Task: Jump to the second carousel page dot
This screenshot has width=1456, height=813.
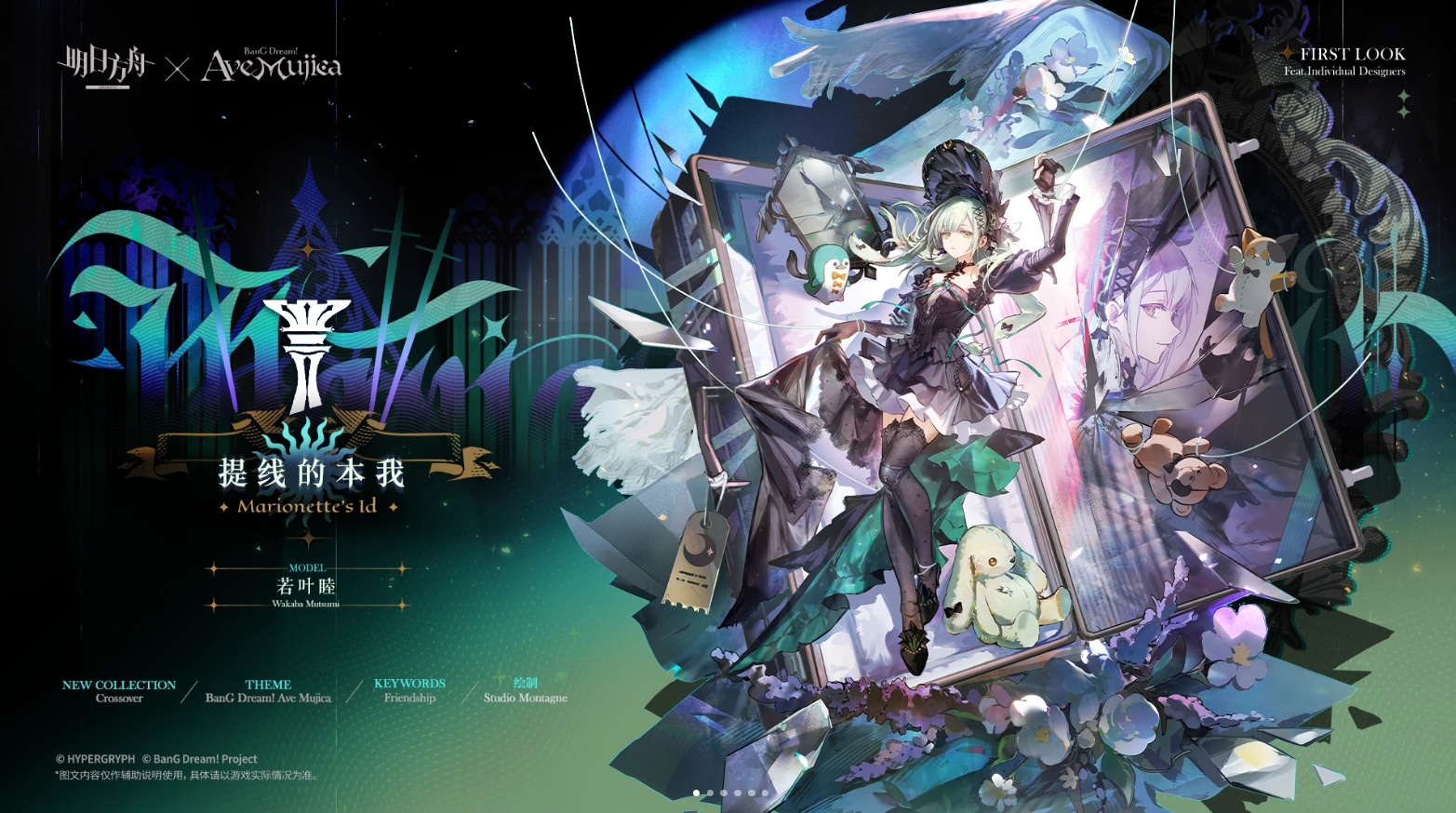Action: coord(710,793)
